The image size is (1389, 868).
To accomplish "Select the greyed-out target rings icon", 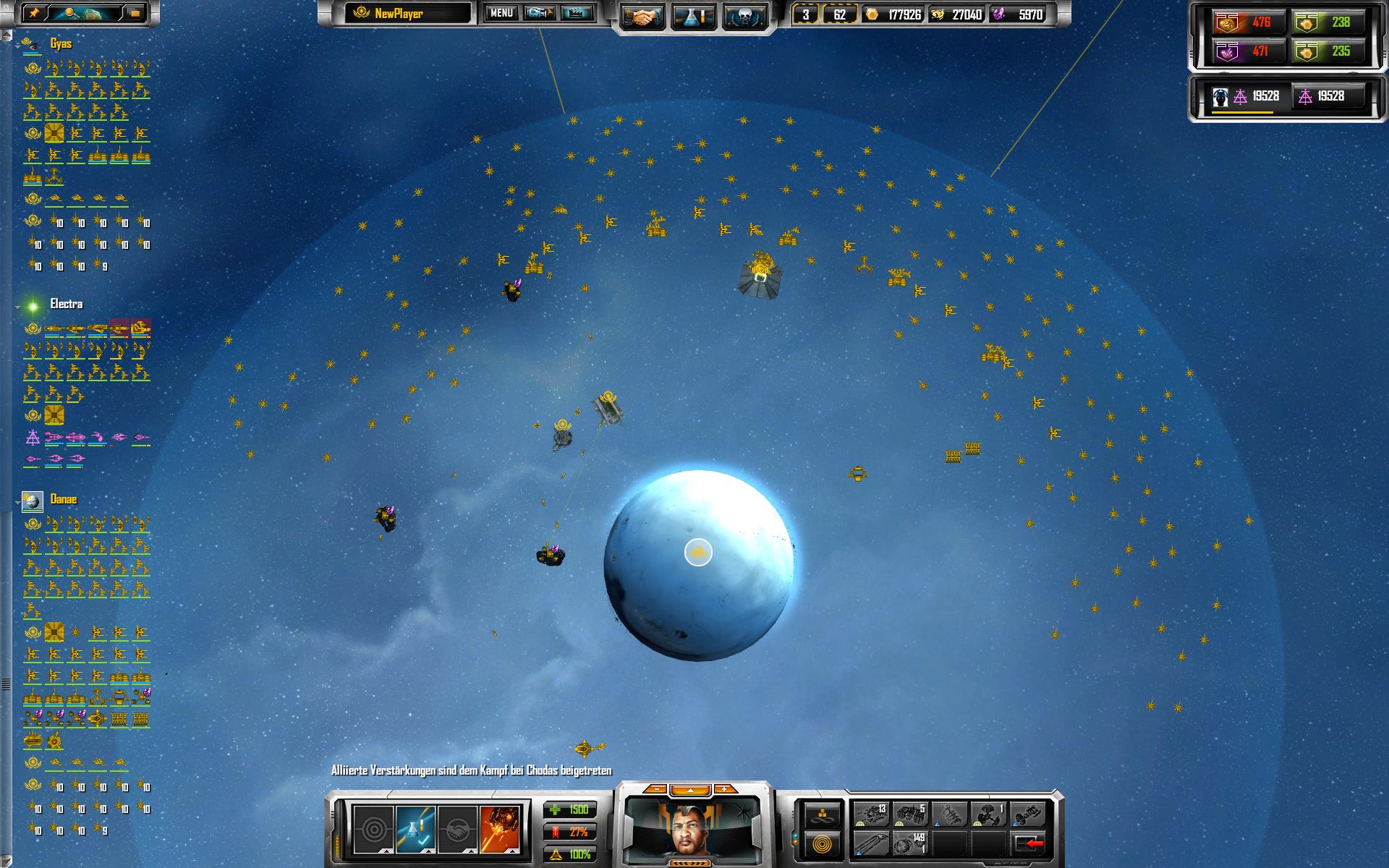I will coord(373,828).
